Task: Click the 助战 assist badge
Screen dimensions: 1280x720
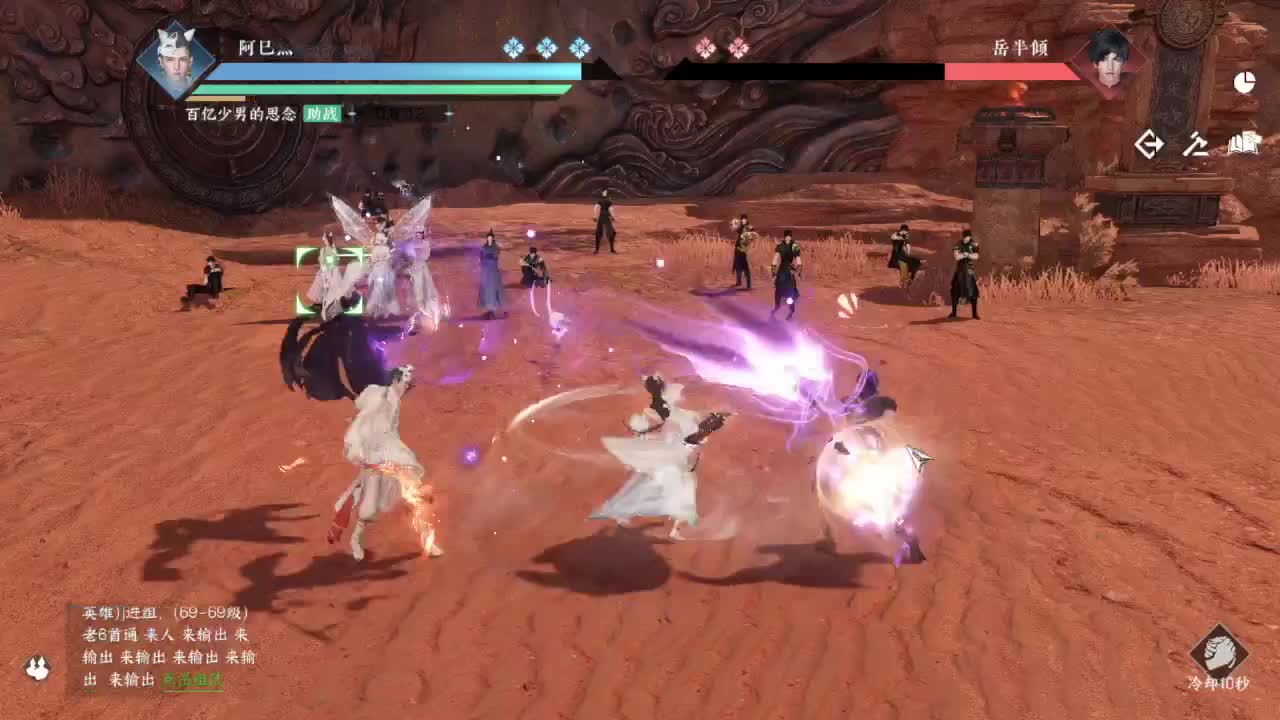Action: [x=324, y=114]
